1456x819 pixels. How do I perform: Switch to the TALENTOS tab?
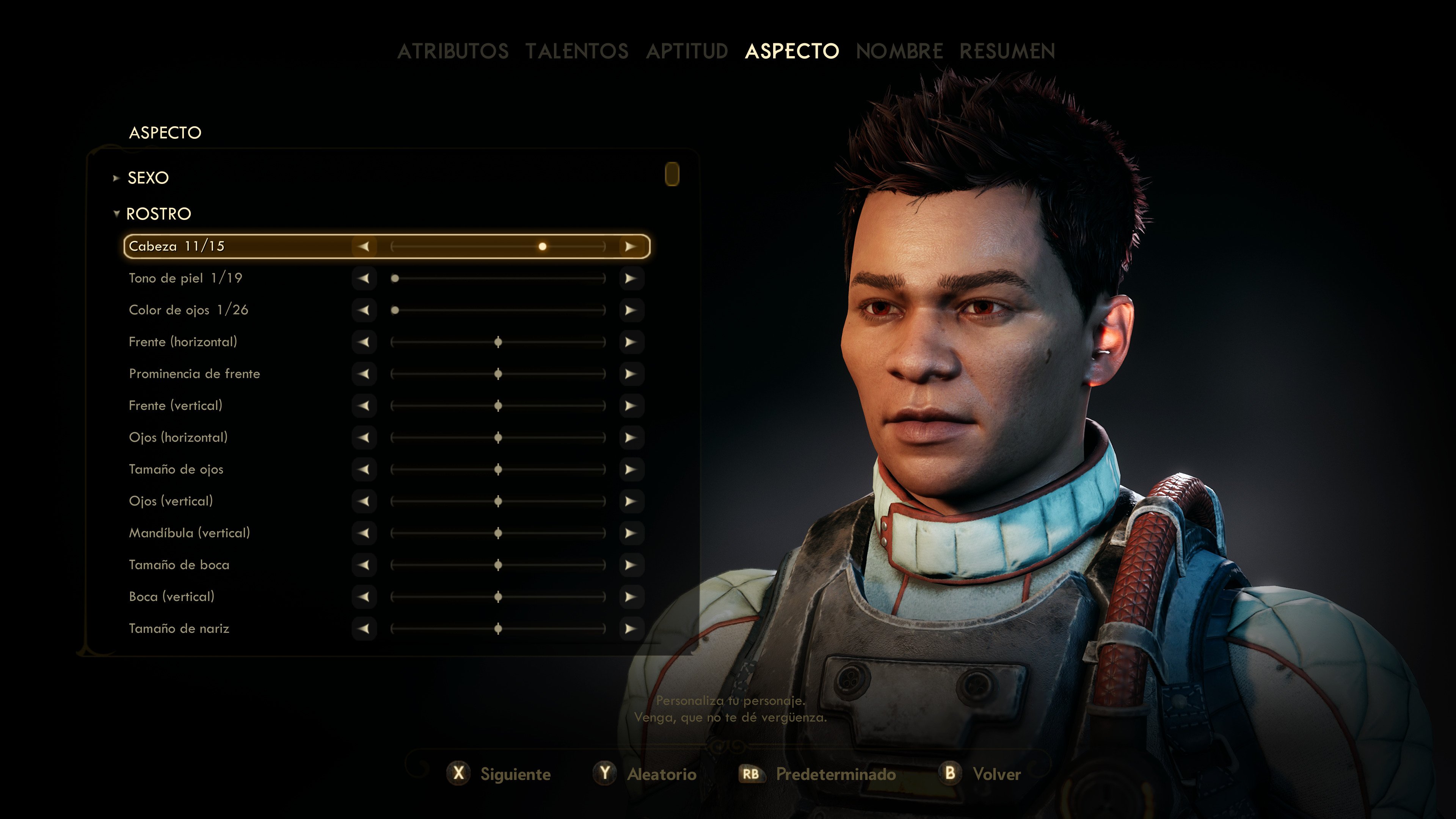pyautogui.click(x=576, y=51)
